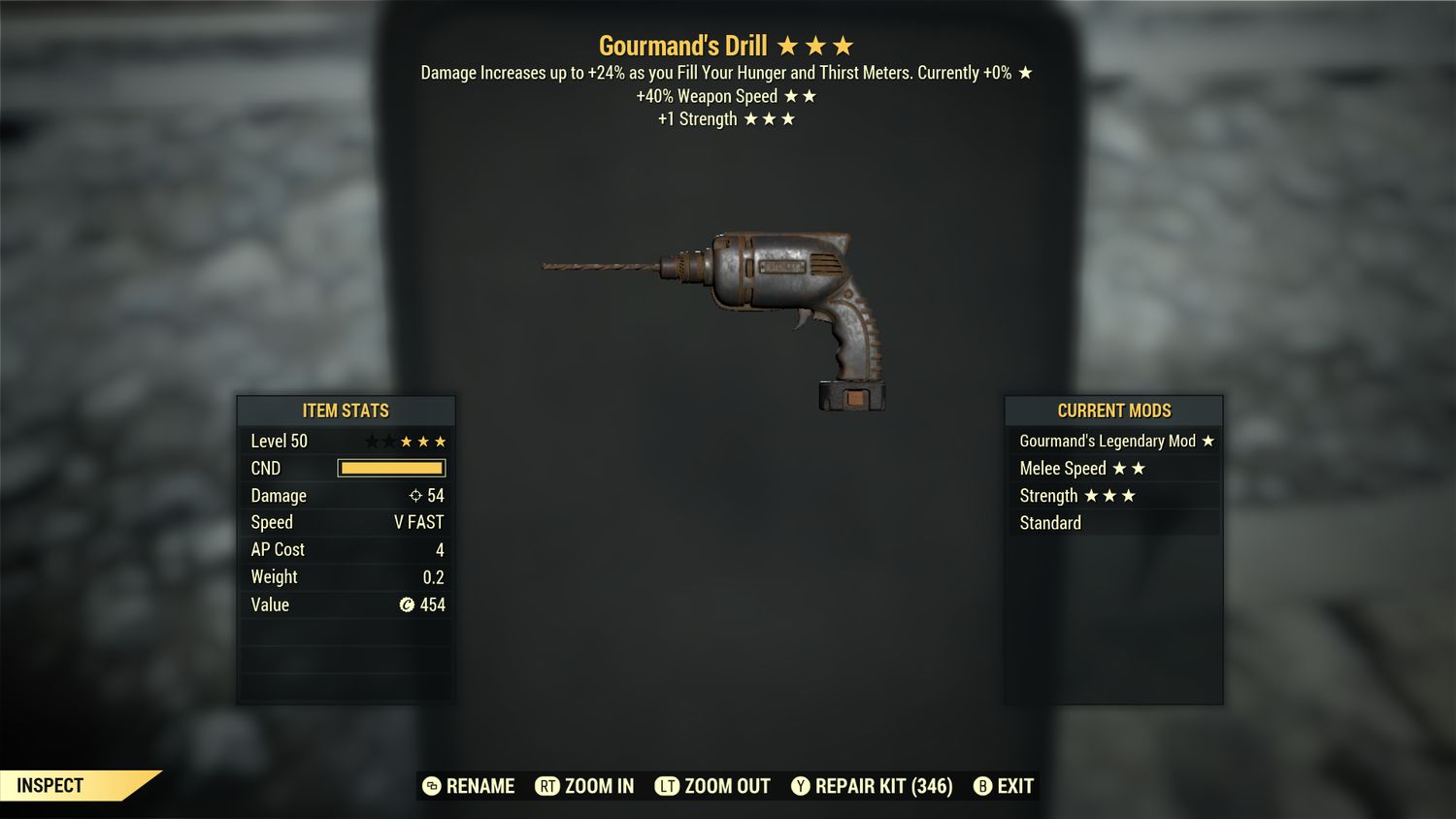This screenshot has height=819, width=1456.
Task: Select the Standard mod entry
Action: pos(1113,523)
